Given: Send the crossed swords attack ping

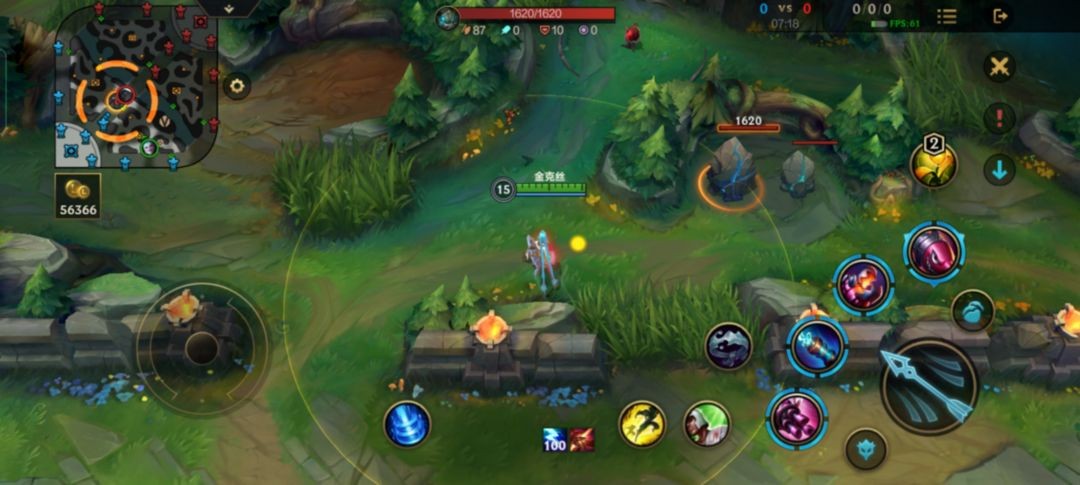Looking at the screenshot, I should pyautogui.click(x=998, y=67).
